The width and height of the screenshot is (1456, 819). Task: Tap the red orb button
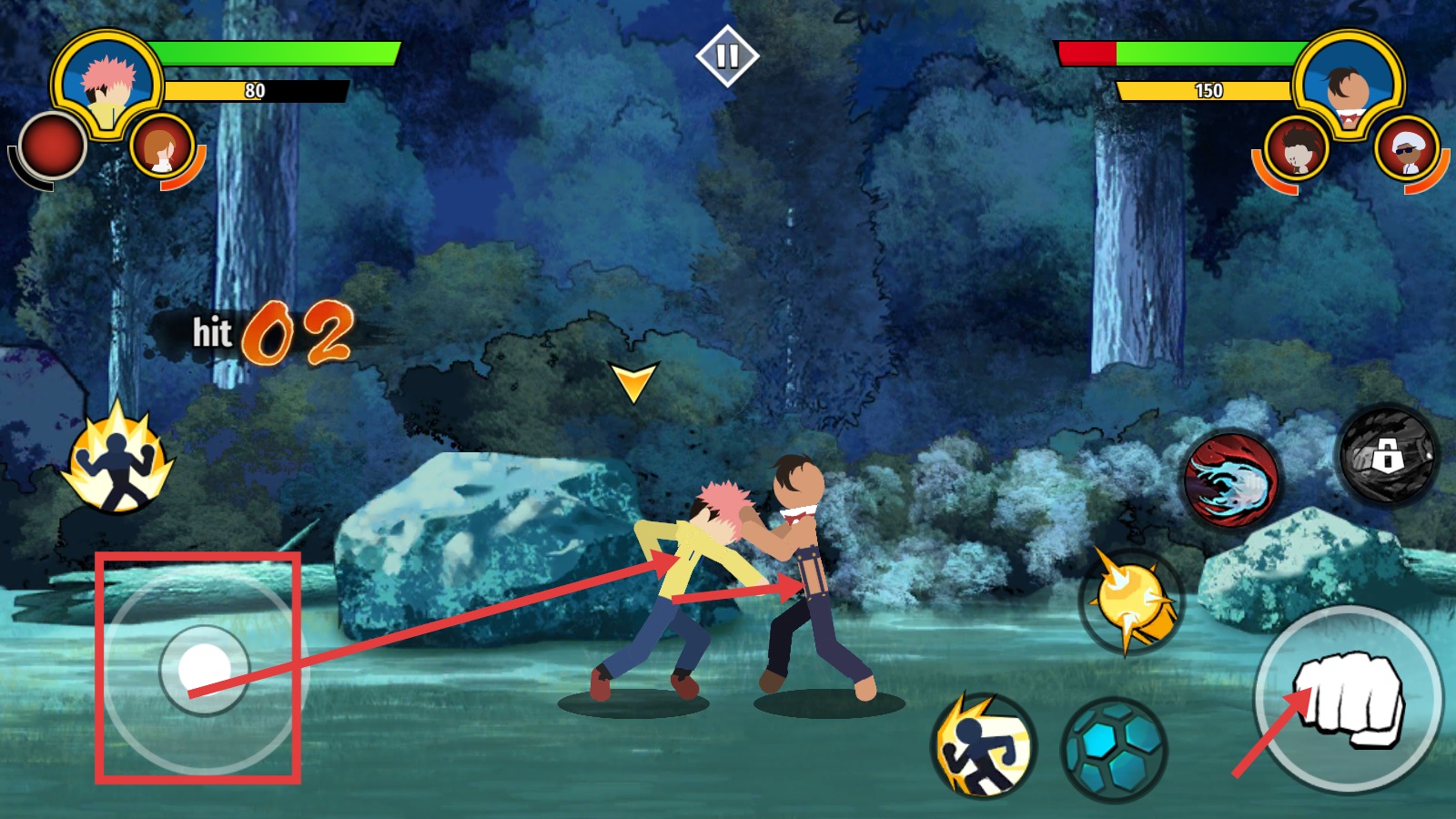click(52, 146)
